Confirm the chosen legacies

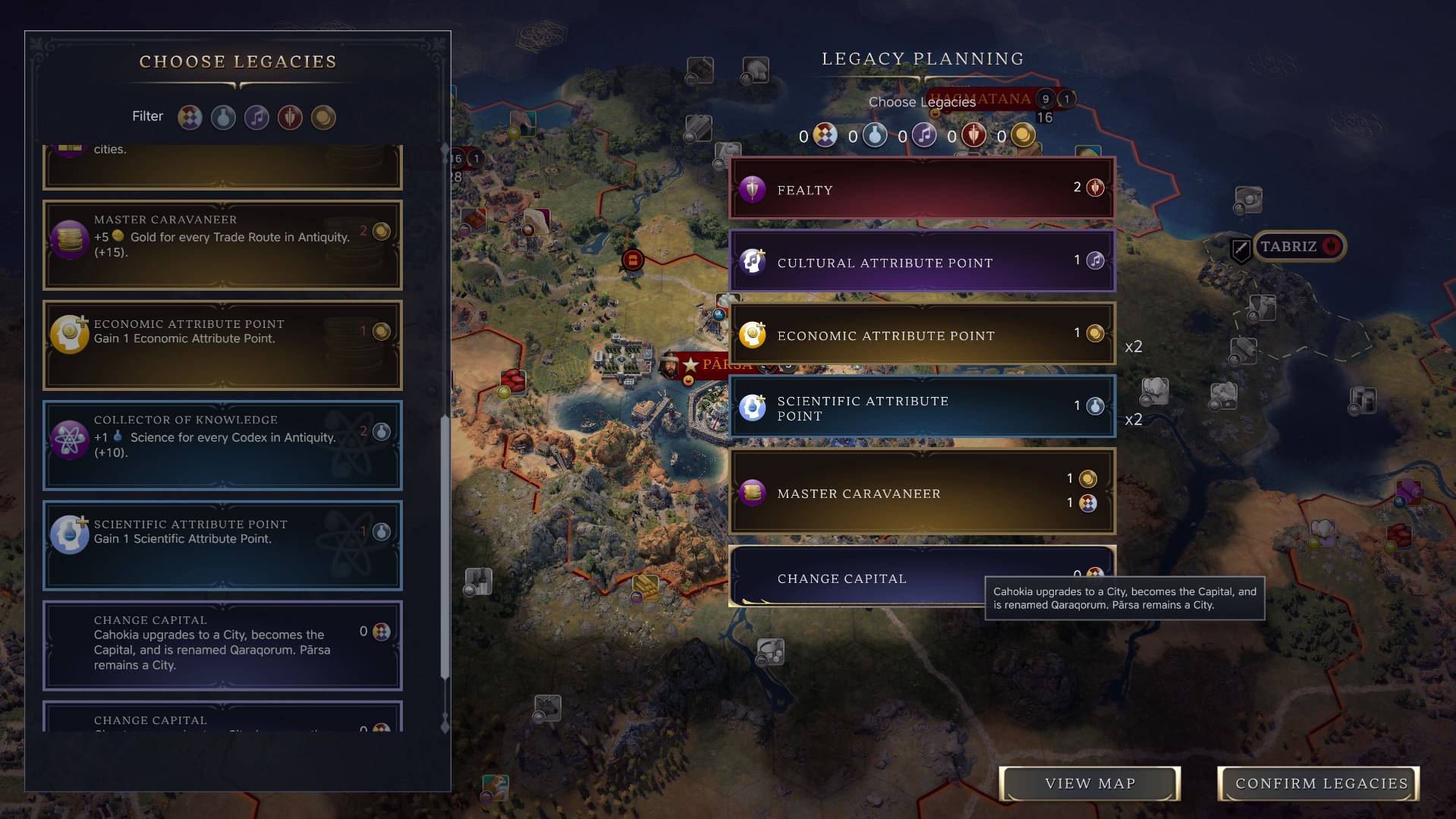coord(1320,783)
